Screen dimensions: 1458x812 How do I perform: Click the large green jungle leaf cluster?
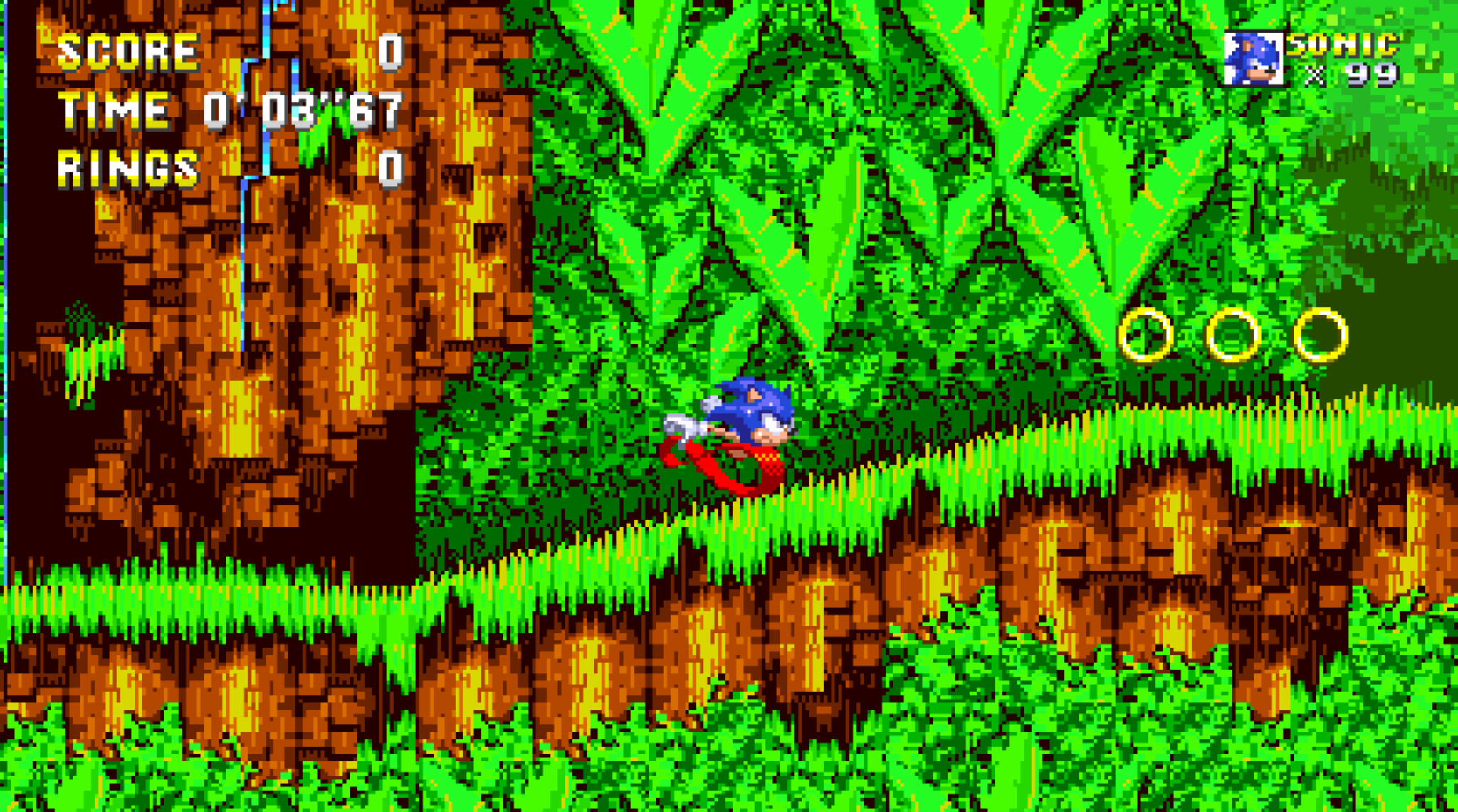click(819, 178)
